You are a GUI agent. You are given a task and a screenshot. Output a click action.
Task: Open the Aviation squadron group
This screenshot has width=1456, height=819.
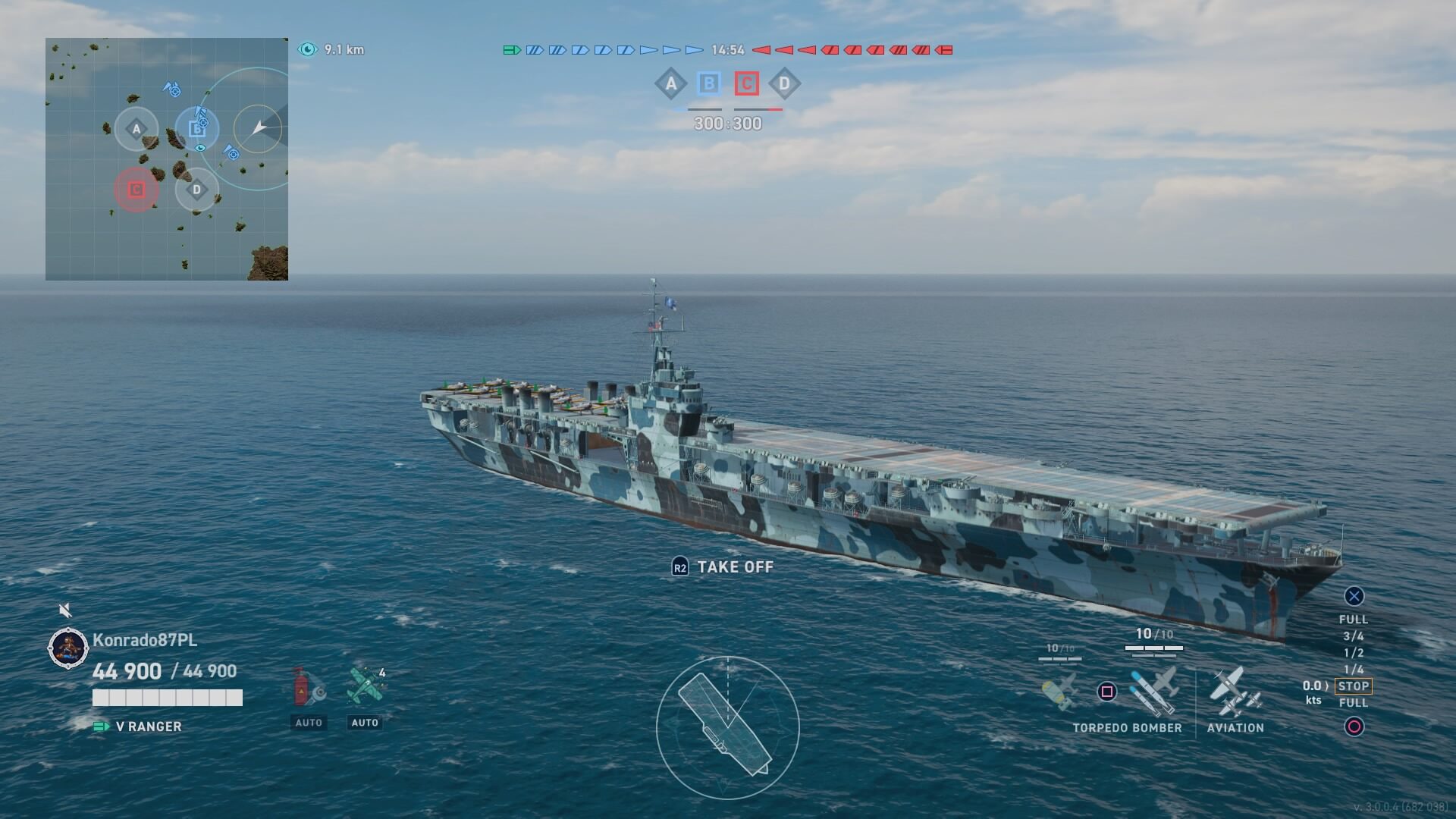[x=1235, y=692]
